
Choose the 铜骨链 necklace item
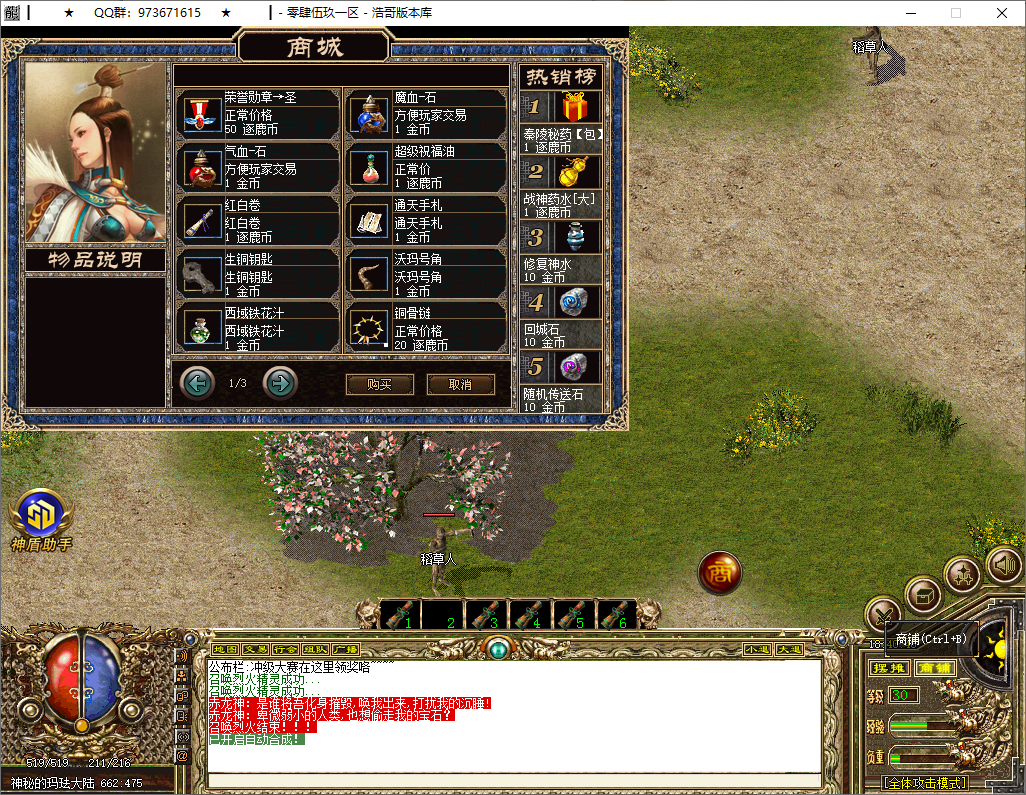click(x=370, y=329)
